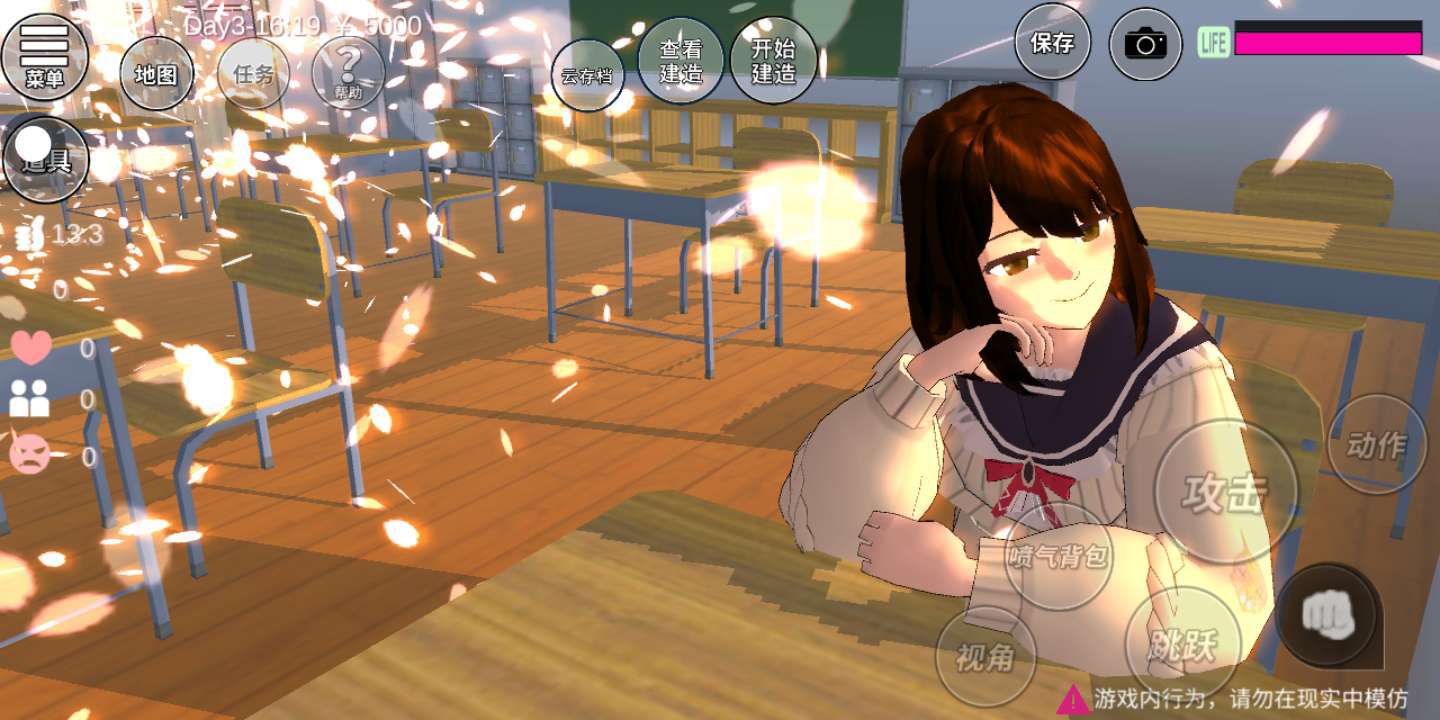Activate the camera screenshot icon
Viewport: 1440px width, 720px height.
pos(1146,44)
